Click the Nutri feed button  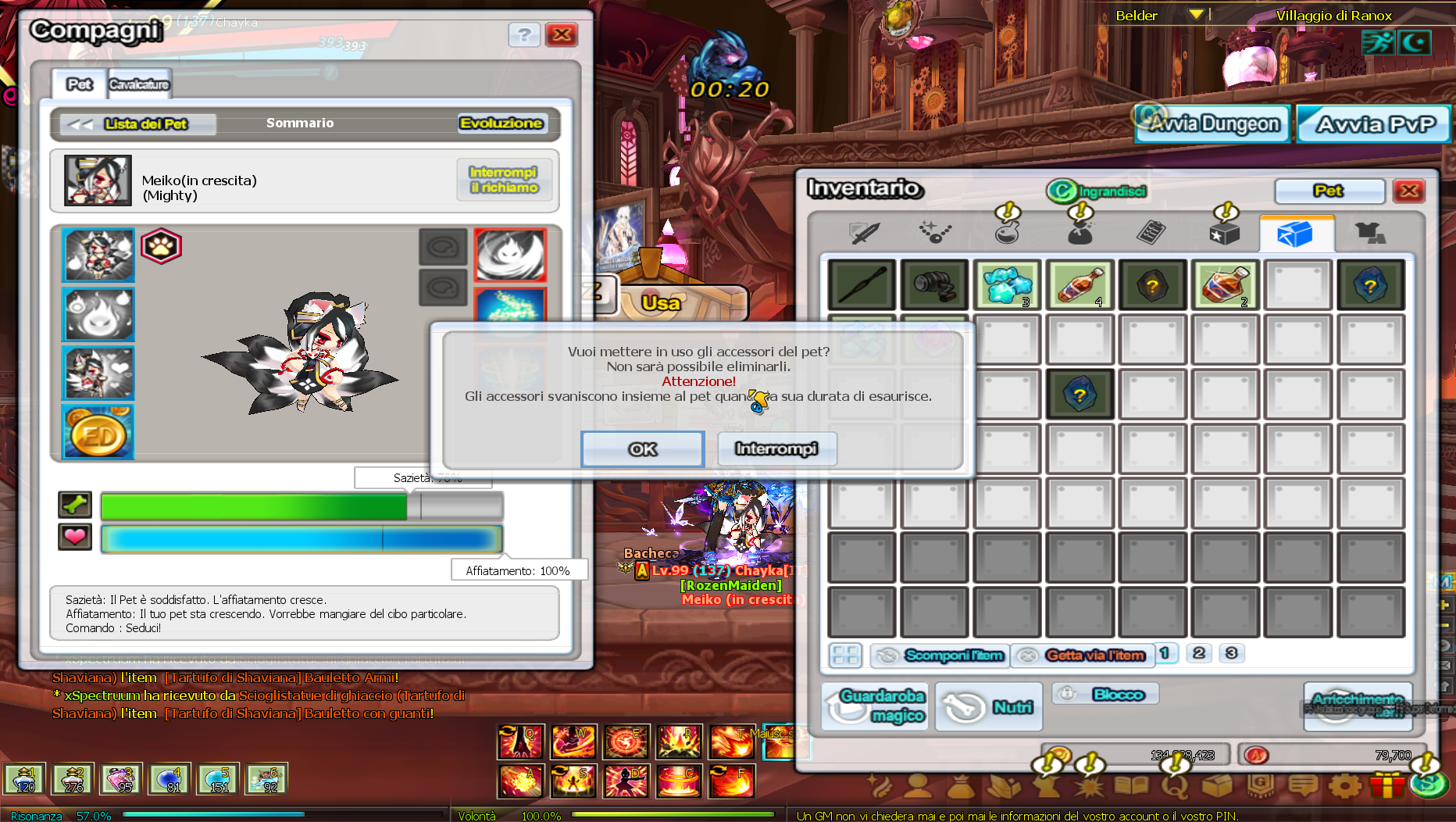pos(989,706)
